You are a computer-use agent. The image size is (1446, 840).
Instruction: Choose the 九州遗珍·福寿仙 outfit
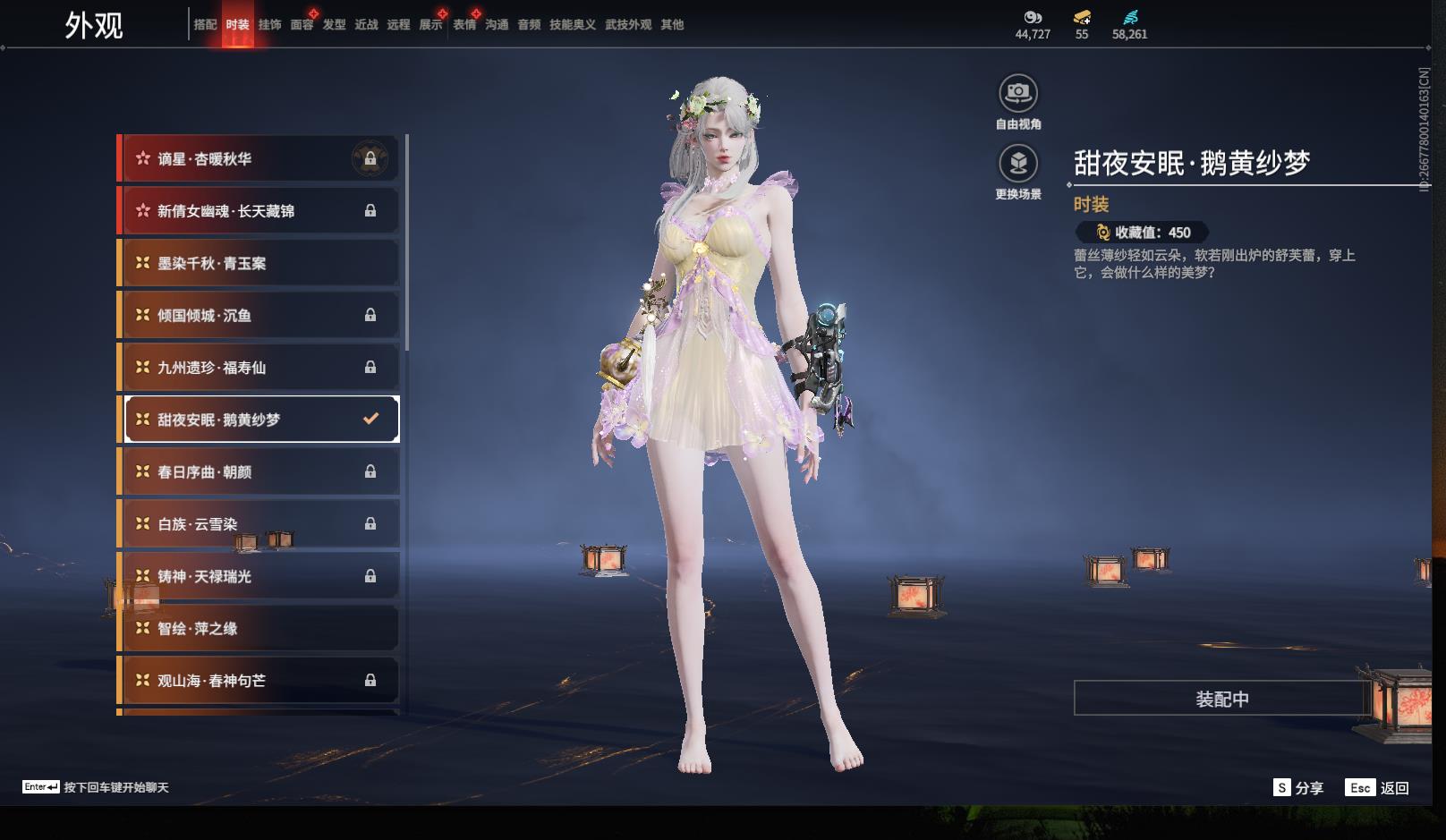coord(259,368)
